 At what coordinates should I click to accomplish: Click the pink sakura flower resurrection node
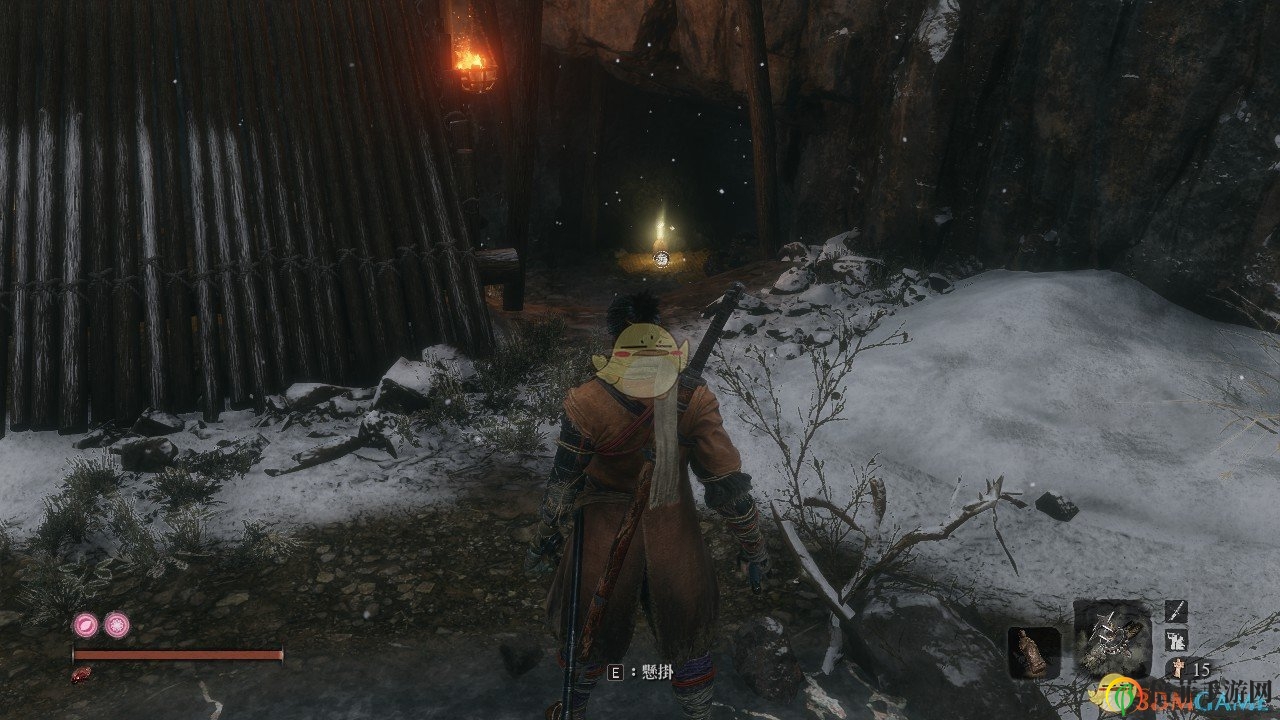117,625
